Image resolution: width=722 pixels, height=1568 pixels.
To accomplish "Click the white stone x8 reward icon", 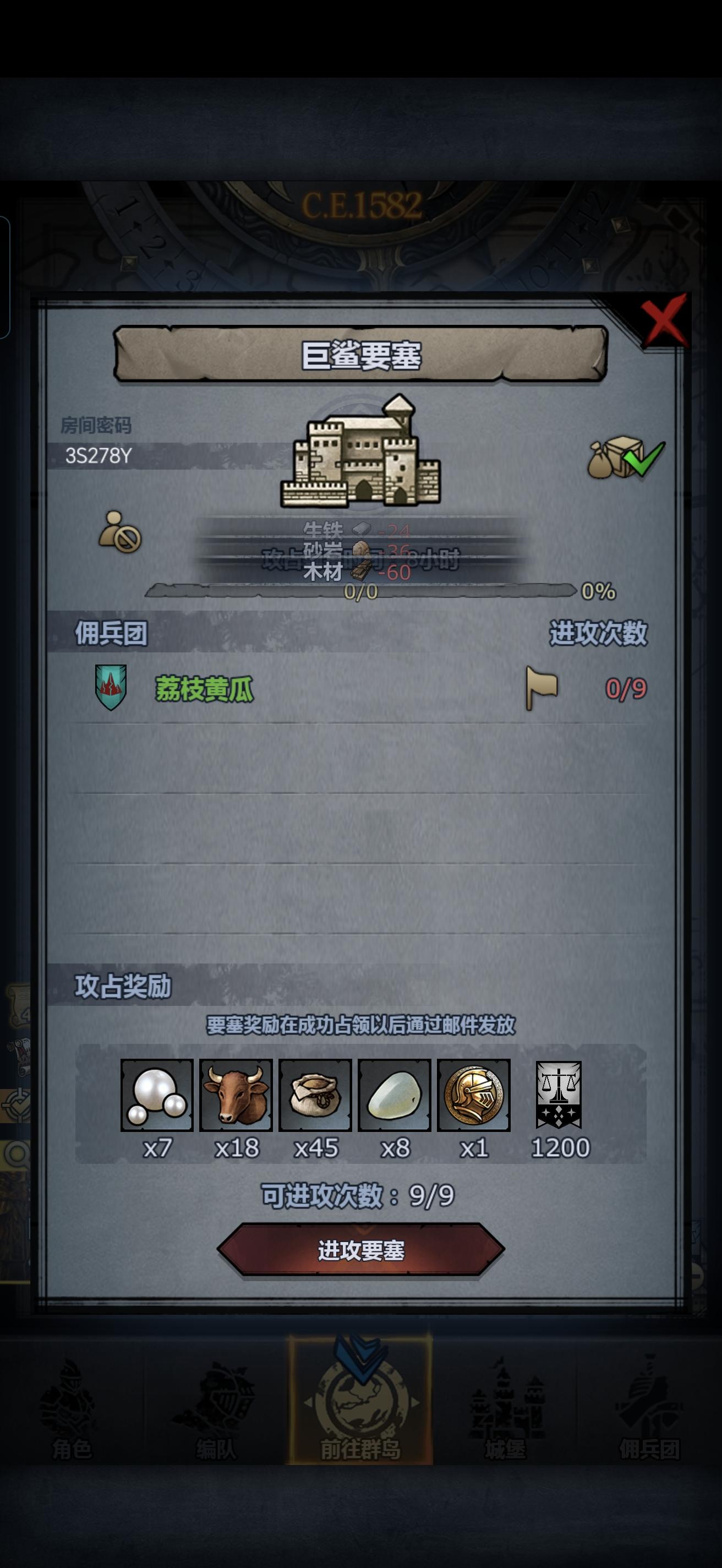I will pos(394,1099).
